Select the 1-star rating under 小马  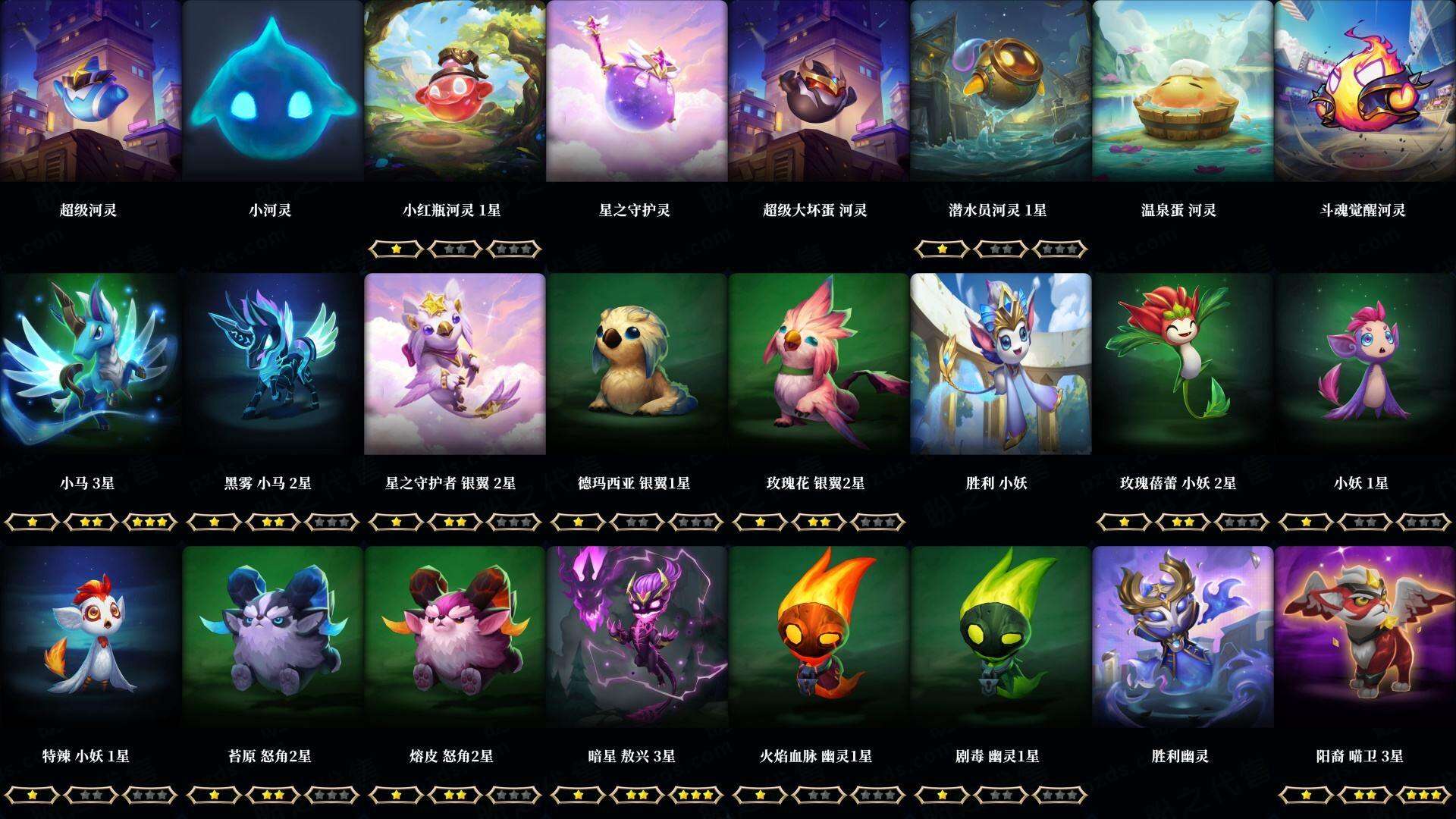33,521
